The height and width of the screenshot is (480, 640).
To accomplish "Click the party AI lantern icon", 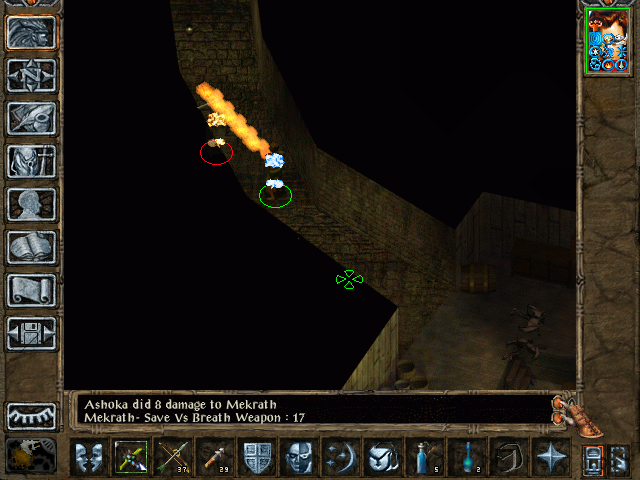I will point(31,456).
